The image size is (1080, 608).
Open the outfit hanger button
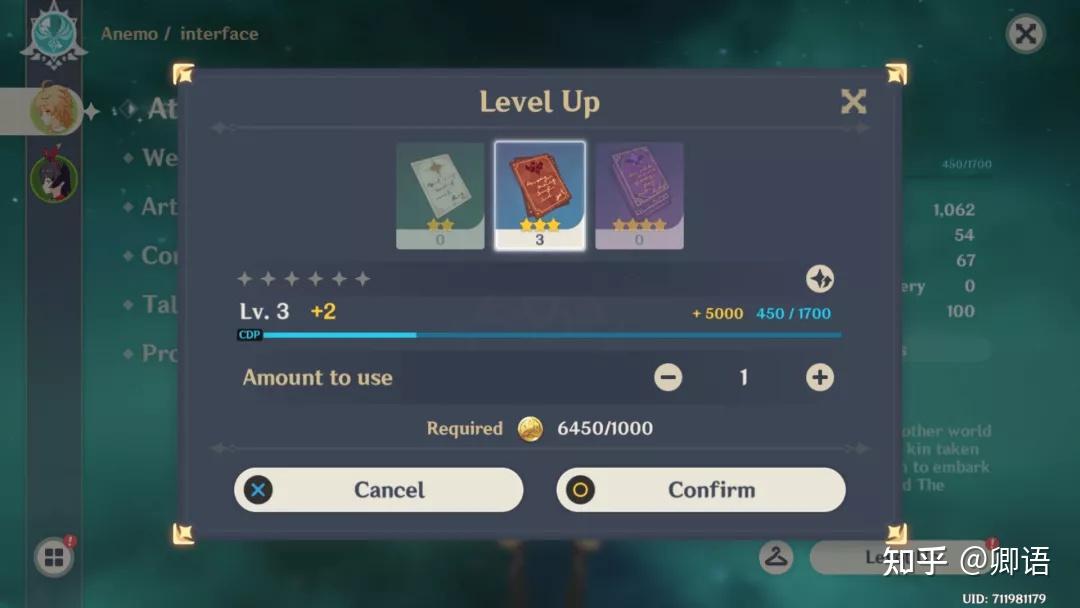(776, 557)
